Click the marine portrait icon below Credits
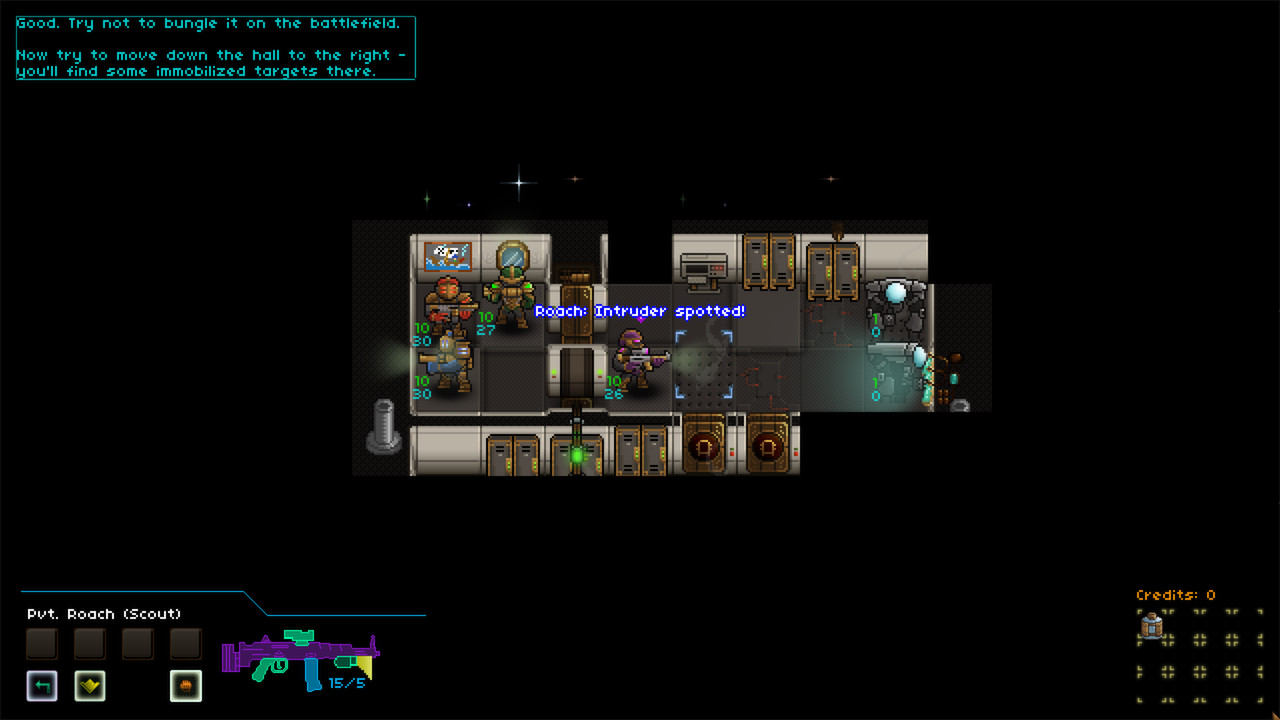The image size is (1280, 720). click(x=1152, y=625)
